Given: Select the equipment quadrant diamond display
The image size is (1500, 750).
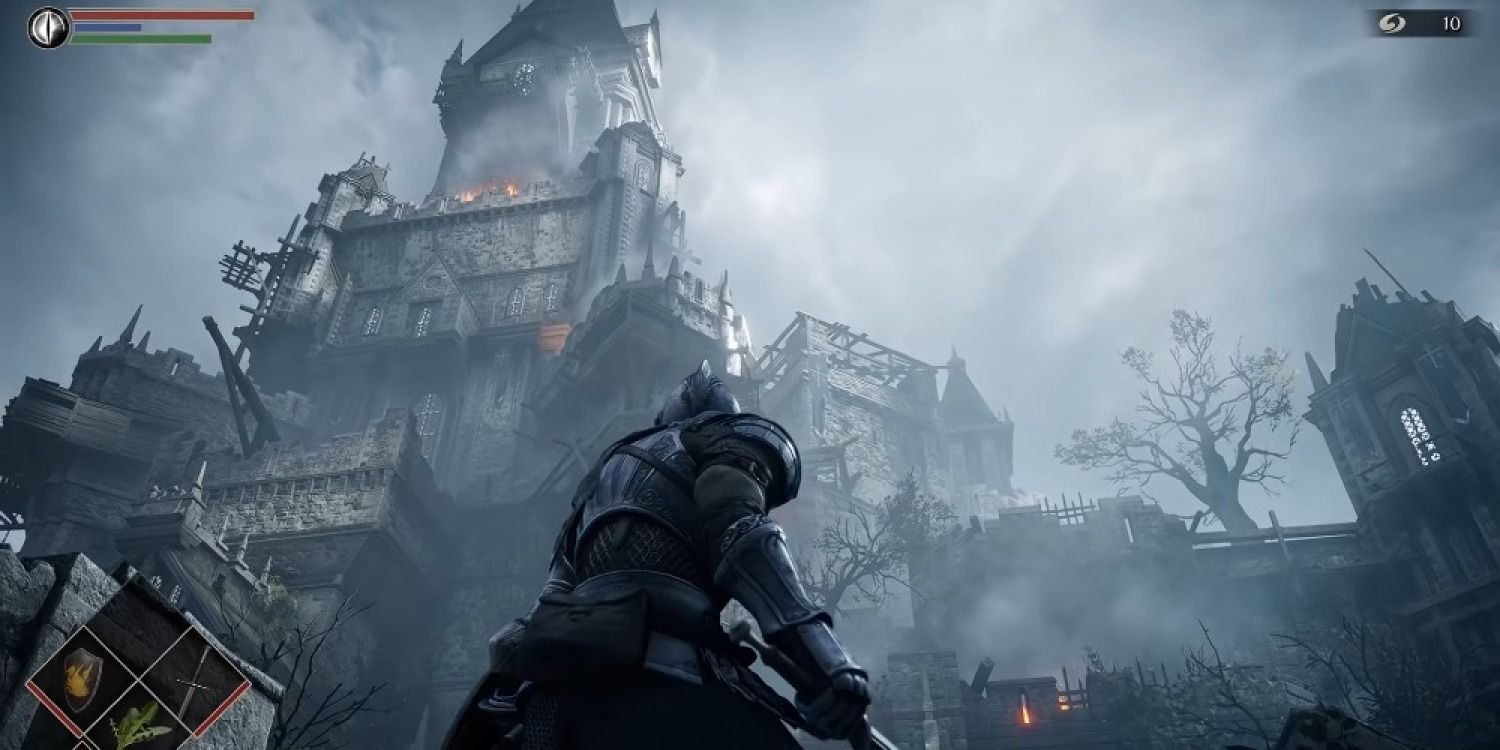Looking at the screenshot, I should click(140, 680).
